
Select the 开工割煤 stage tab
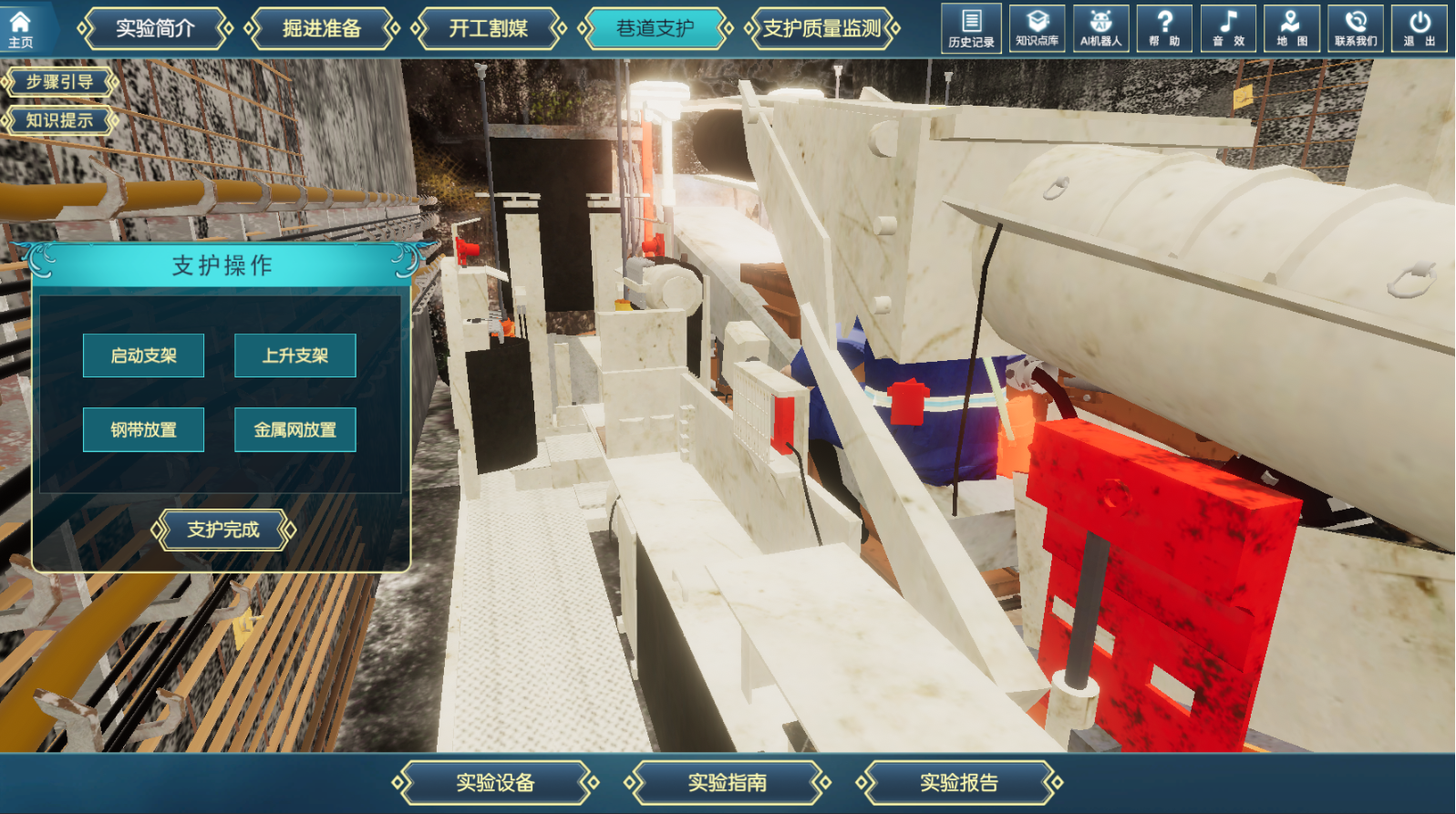click(x=488, y=29)
